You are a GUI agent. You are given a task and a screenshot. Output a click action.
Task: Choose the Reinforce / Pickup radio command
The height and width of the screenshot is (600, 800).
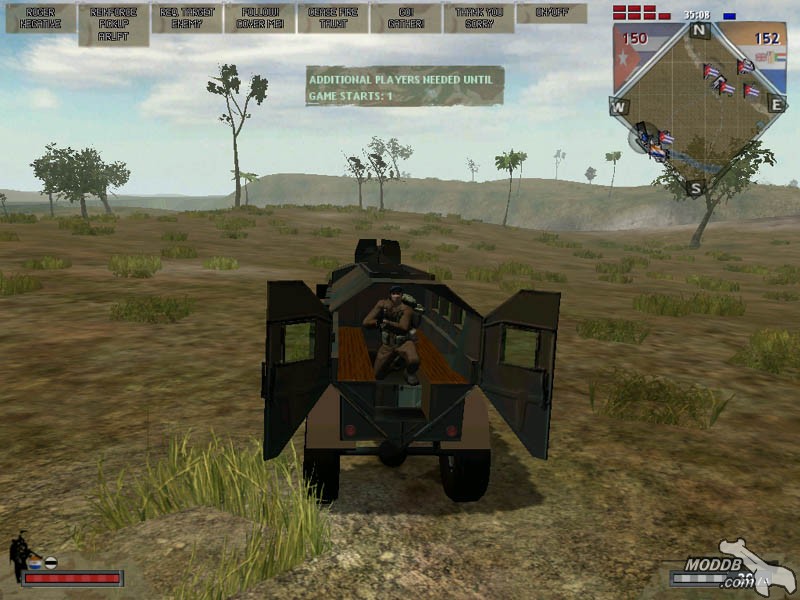[x=114, y=24]
